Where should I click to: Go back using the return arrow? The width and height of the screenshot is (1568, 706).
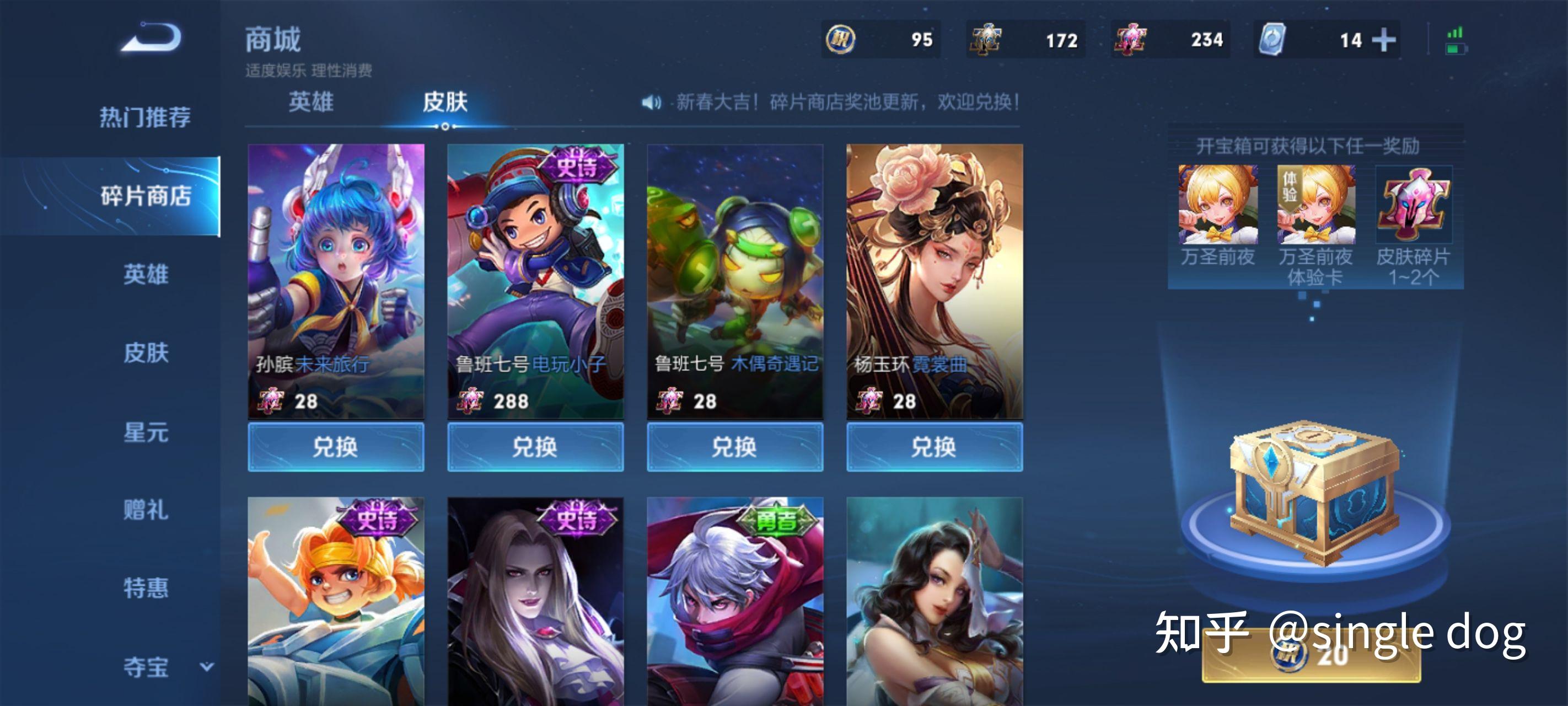(152, 38)
